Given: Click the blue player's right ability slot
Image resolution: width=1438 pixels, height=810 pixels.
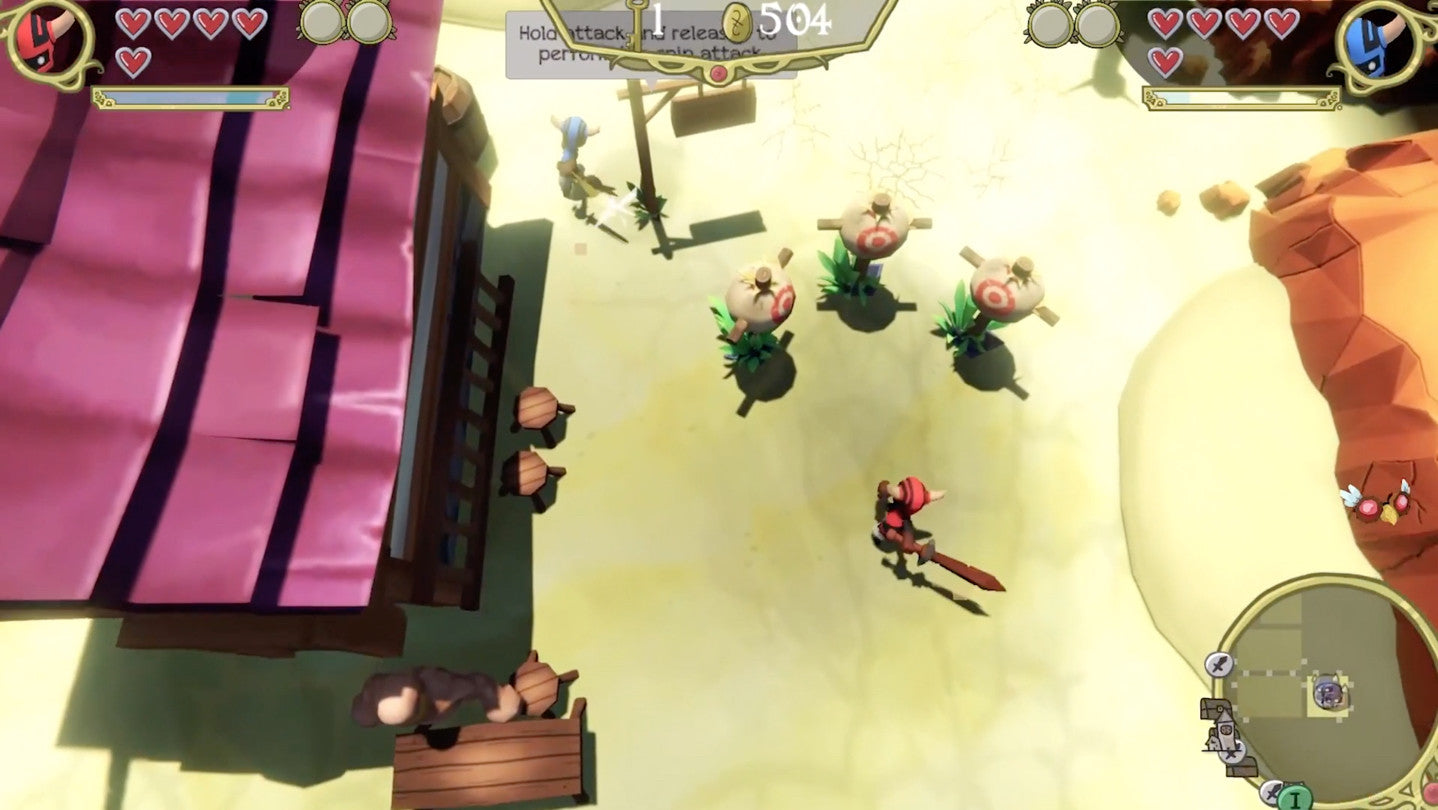Looking at the screenshot, I should tap(1097, 25).
